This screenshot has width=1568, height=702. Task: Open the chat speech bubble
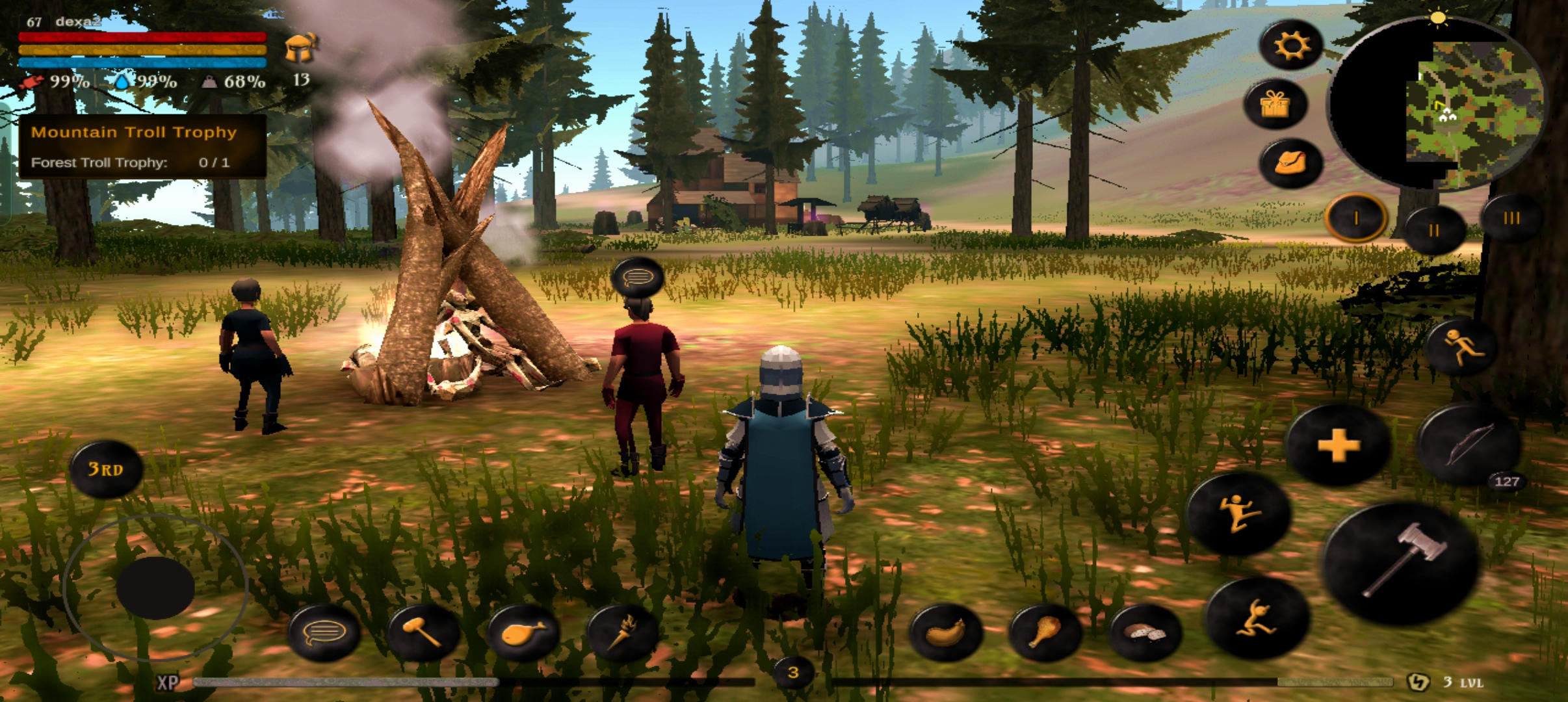pyautogui.click(x=324, y=632)
